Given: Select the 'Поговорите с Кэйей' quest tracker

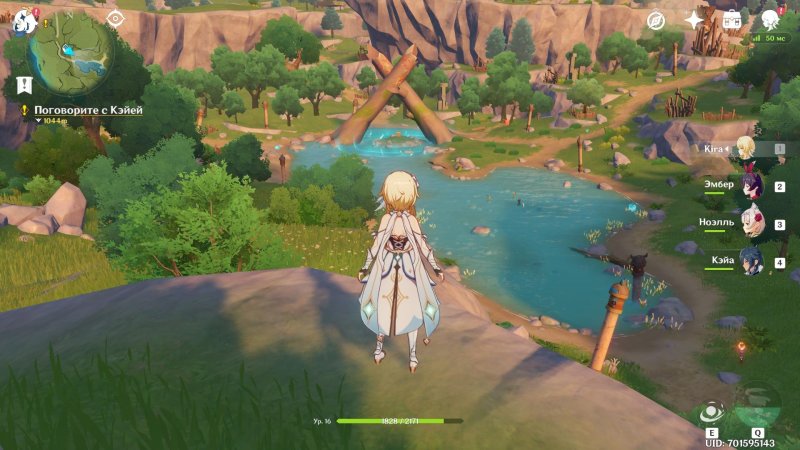Looking at the screenshot, I should tap(86, 112).
